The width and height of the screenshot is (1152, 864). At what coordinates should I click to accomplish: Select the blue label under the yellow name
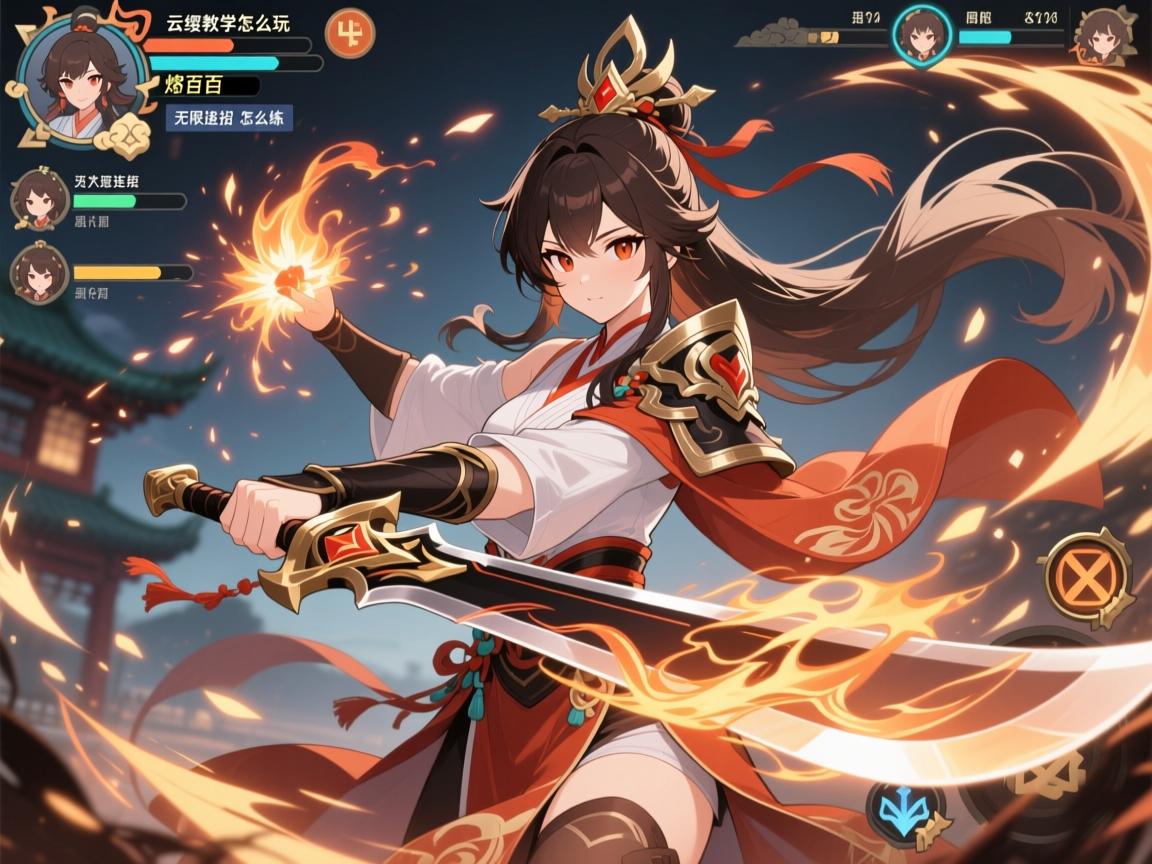(x=229, y=117)
